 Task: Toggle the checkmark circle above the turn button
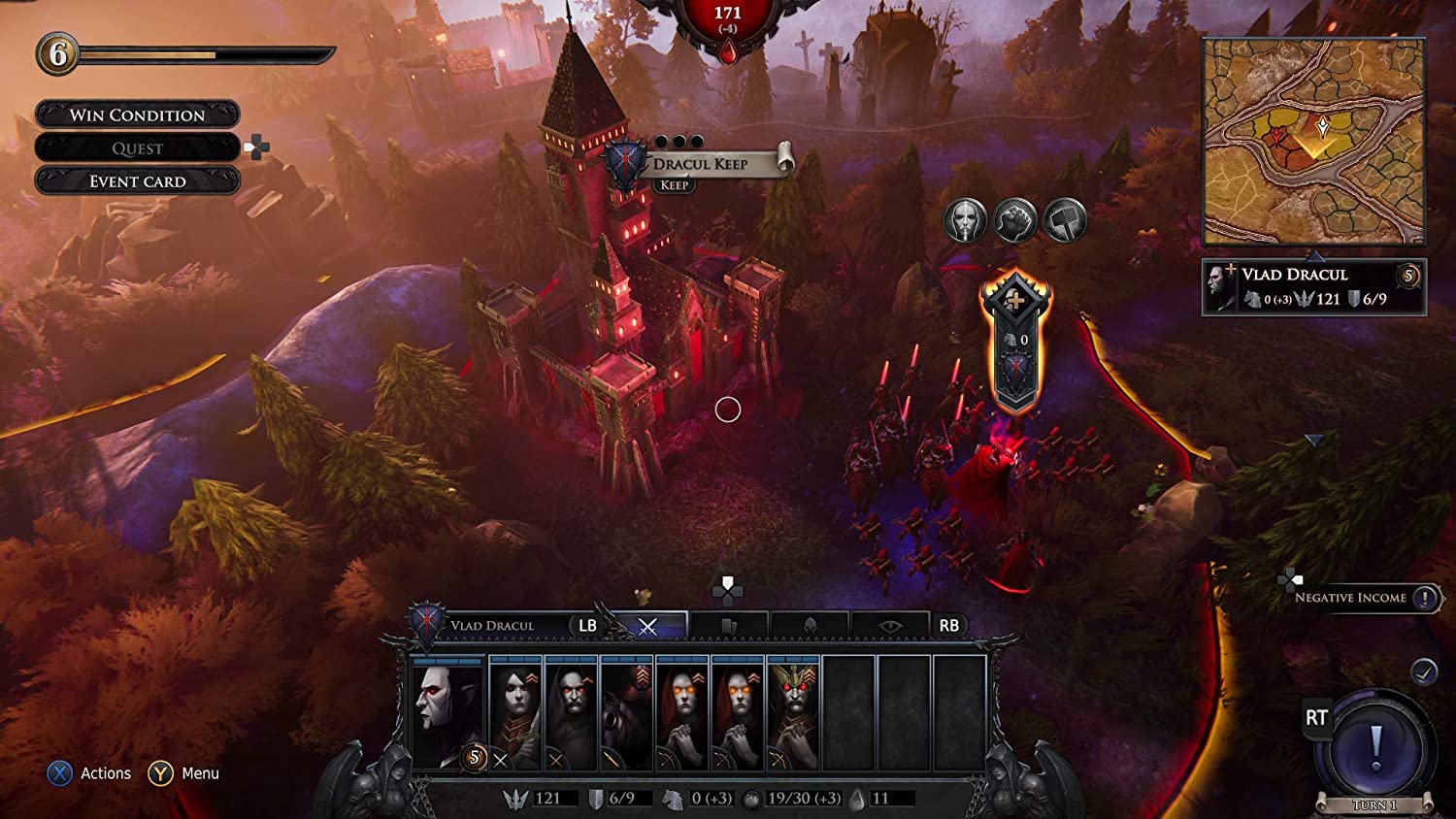pyautogui.click(x=1423, y=669)
